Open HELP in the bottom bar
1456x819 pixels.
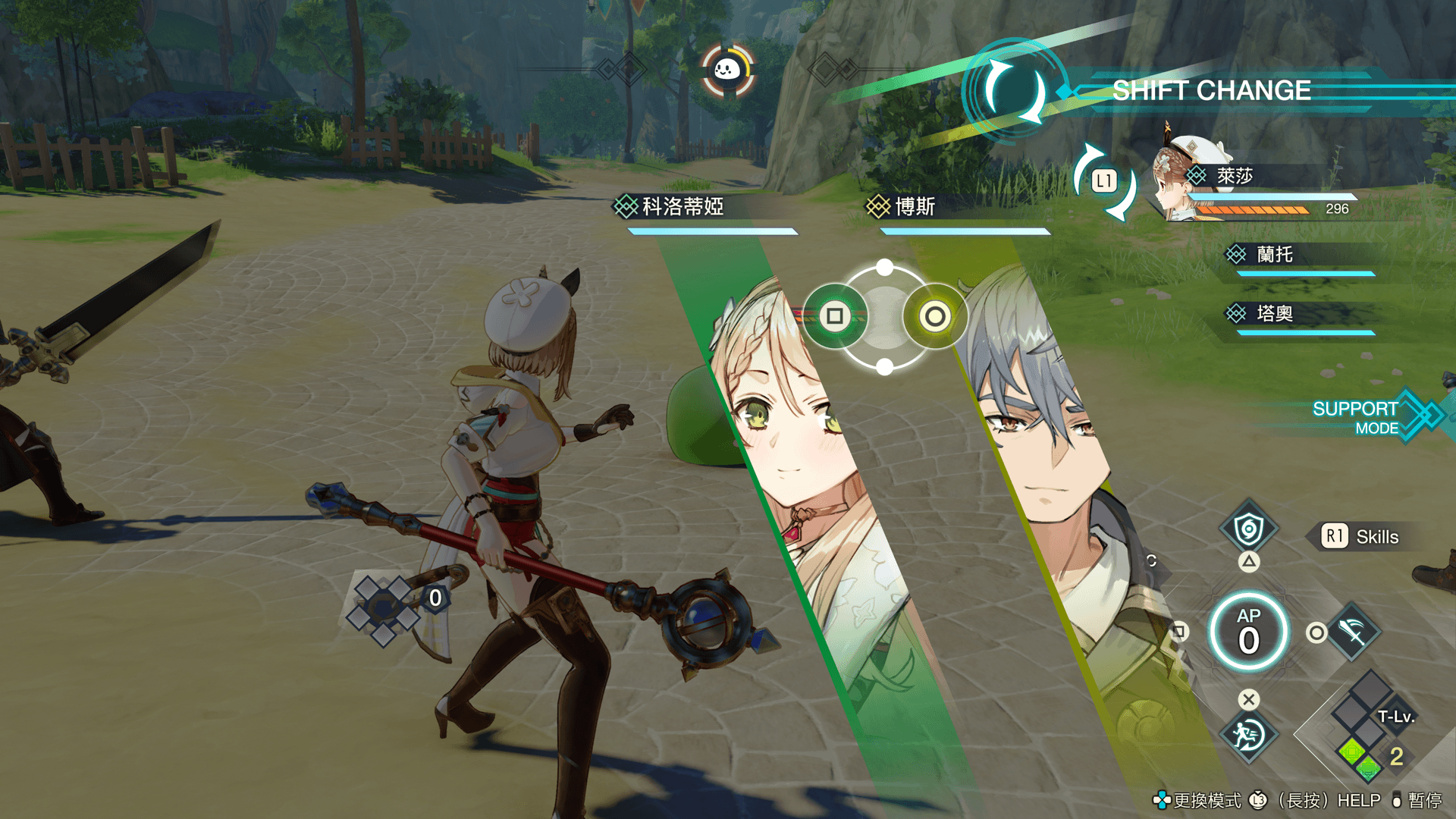[x=1358, y=801]
